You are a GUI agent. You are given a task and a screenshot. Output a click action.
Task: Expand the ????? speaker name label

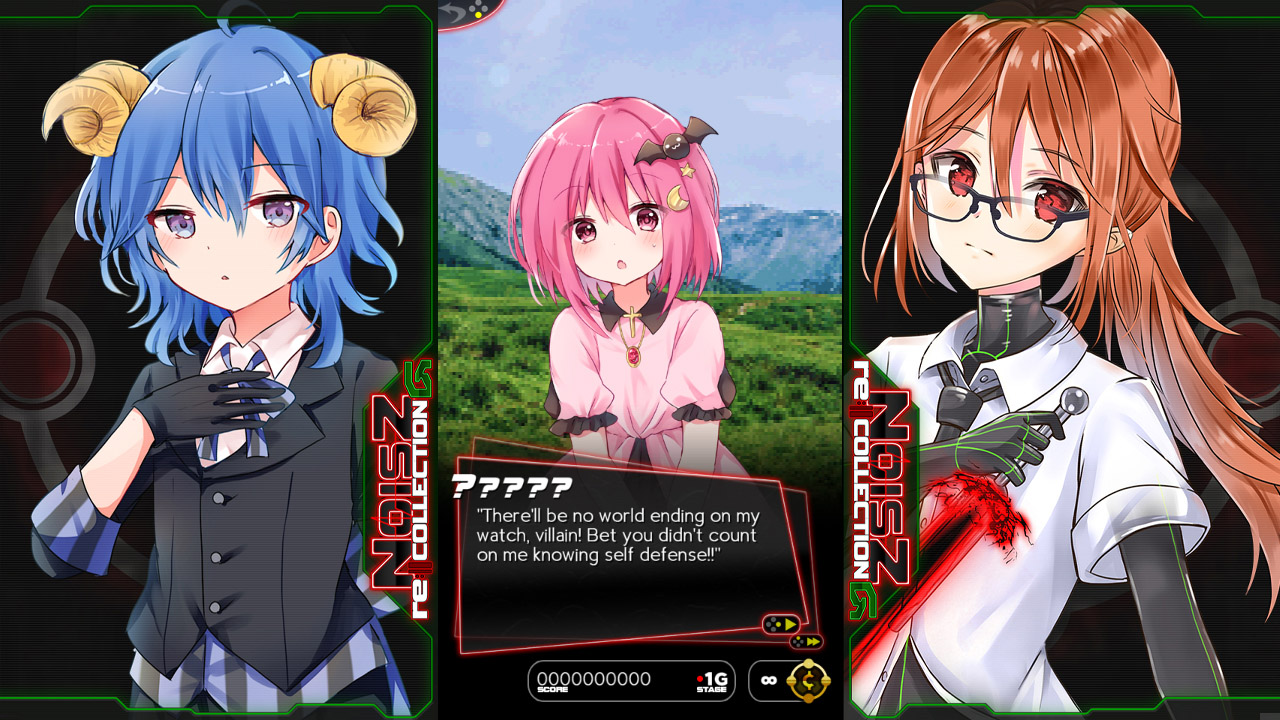coord(510,485)
